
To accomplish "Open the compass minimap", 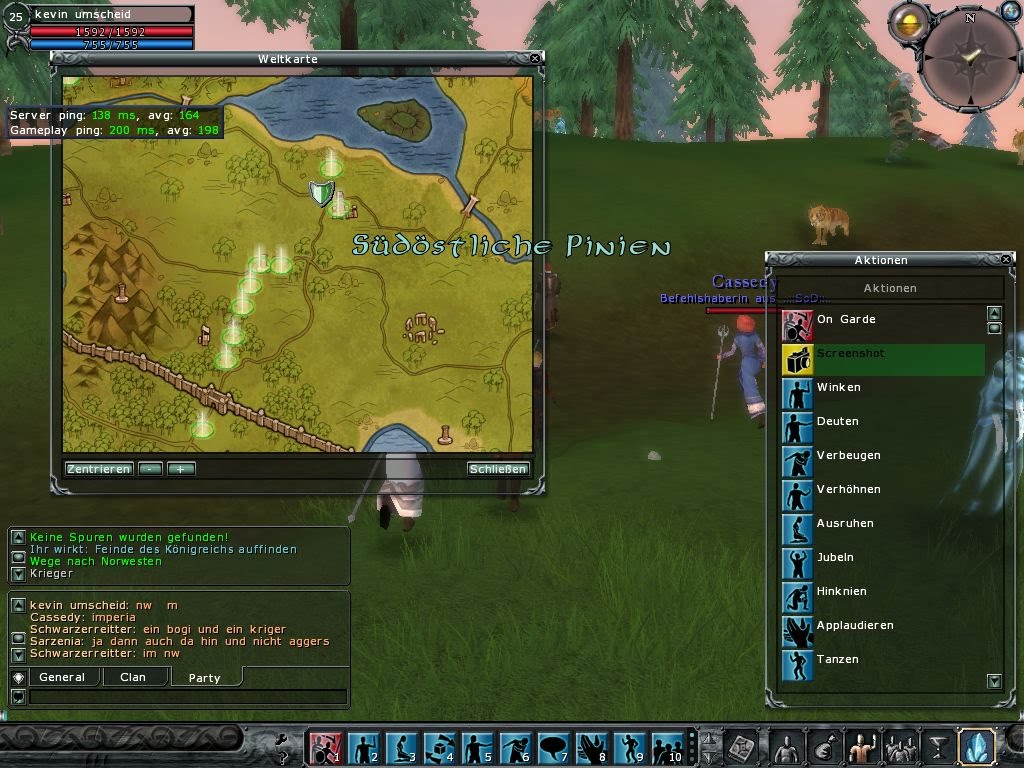I will (968, 58).
